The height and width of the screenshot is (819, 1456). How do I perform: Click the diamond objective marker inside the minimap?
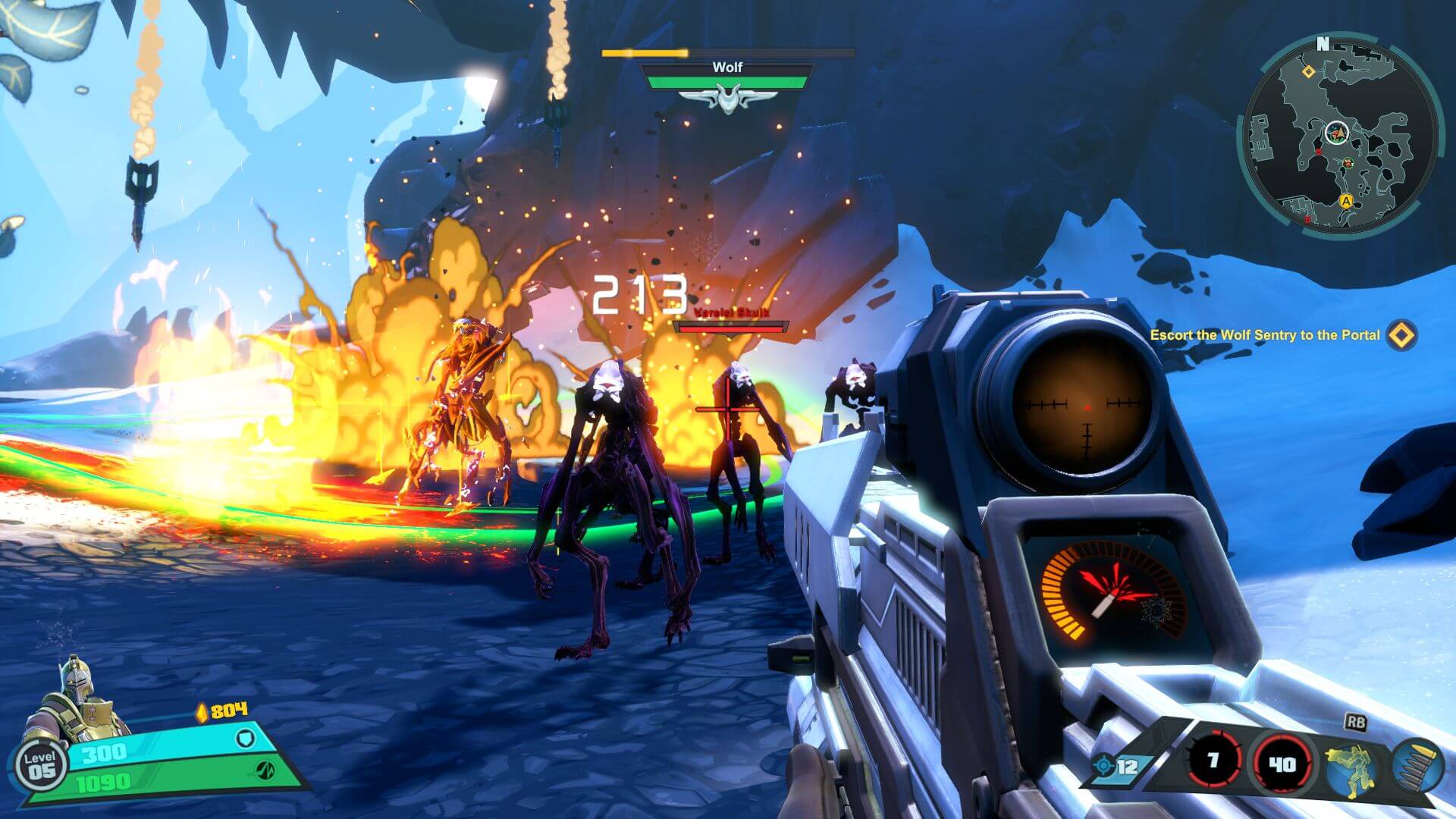pos(1308,72)
